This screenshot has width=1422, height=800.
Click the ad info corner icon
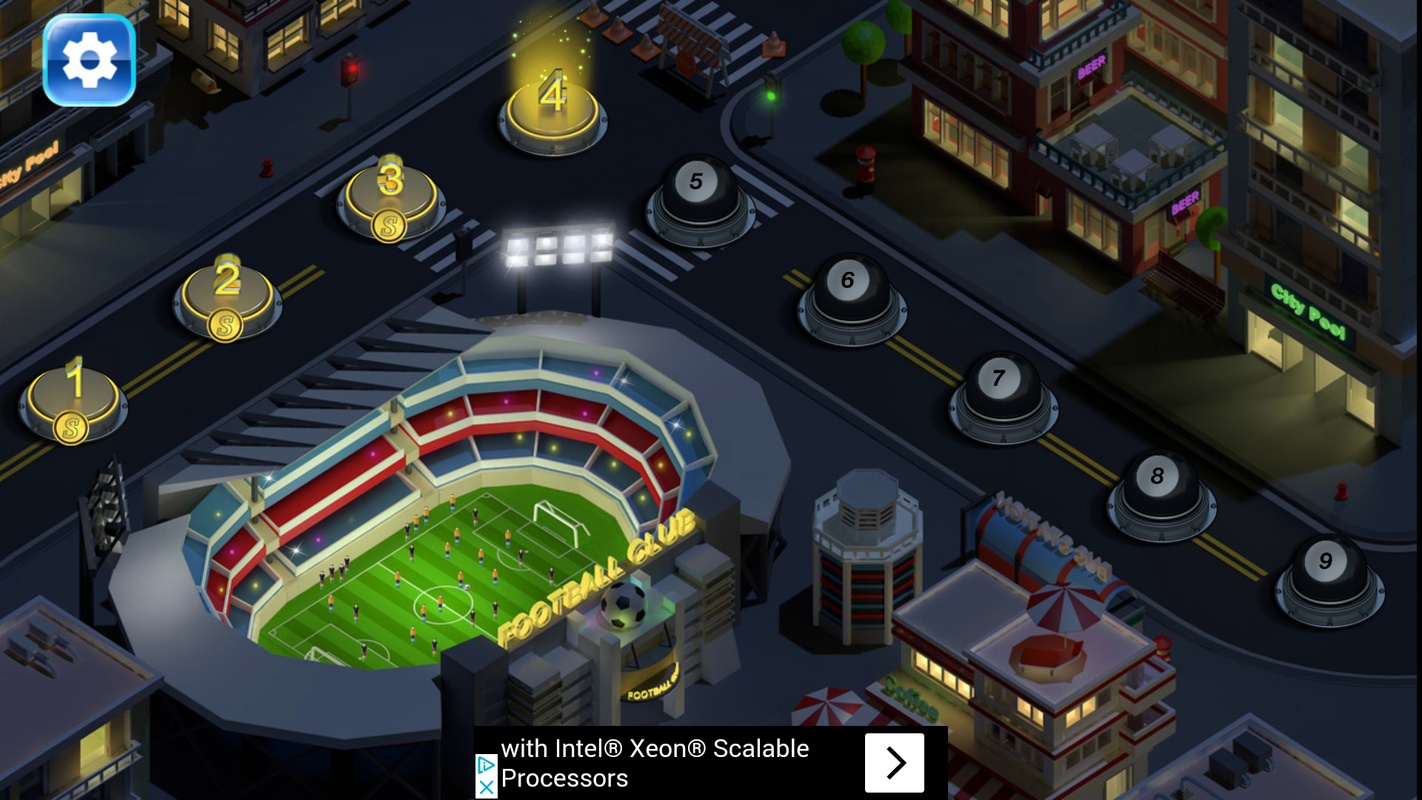click(x=486, y=765)
